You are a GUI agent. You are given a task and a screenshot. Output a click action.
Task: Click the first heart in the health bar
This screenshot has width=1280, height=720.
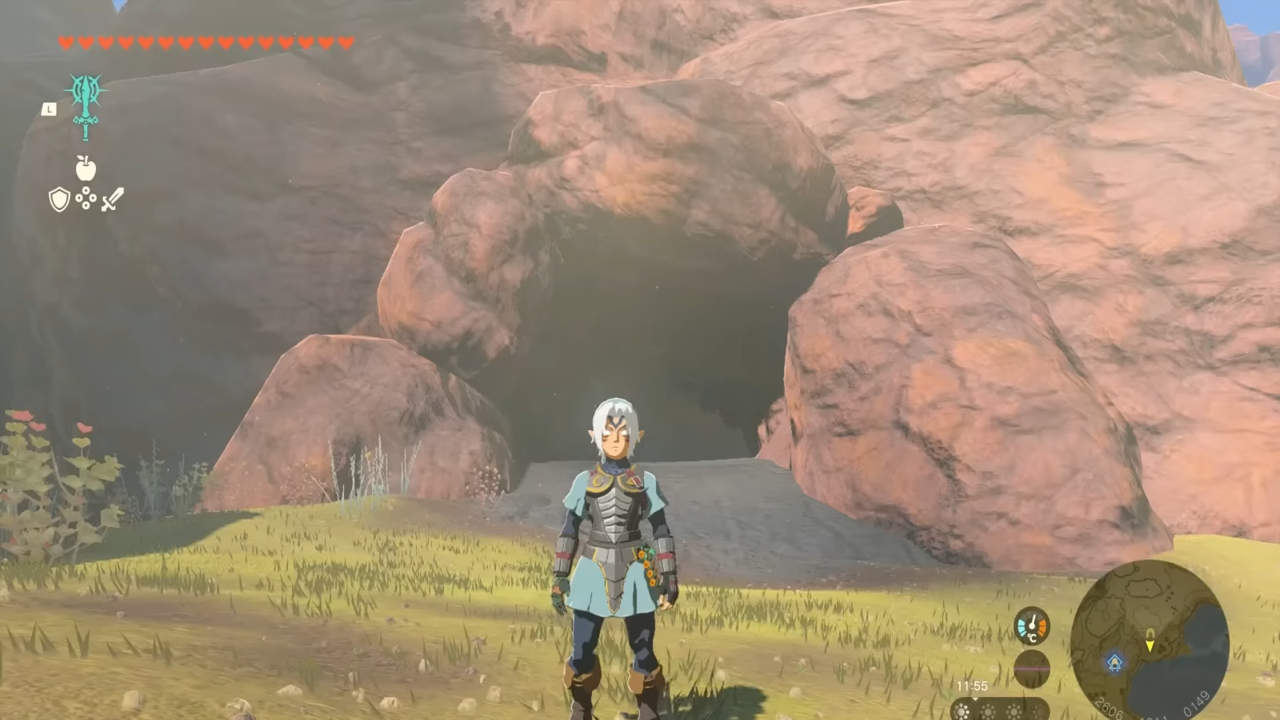pos(67,43)
